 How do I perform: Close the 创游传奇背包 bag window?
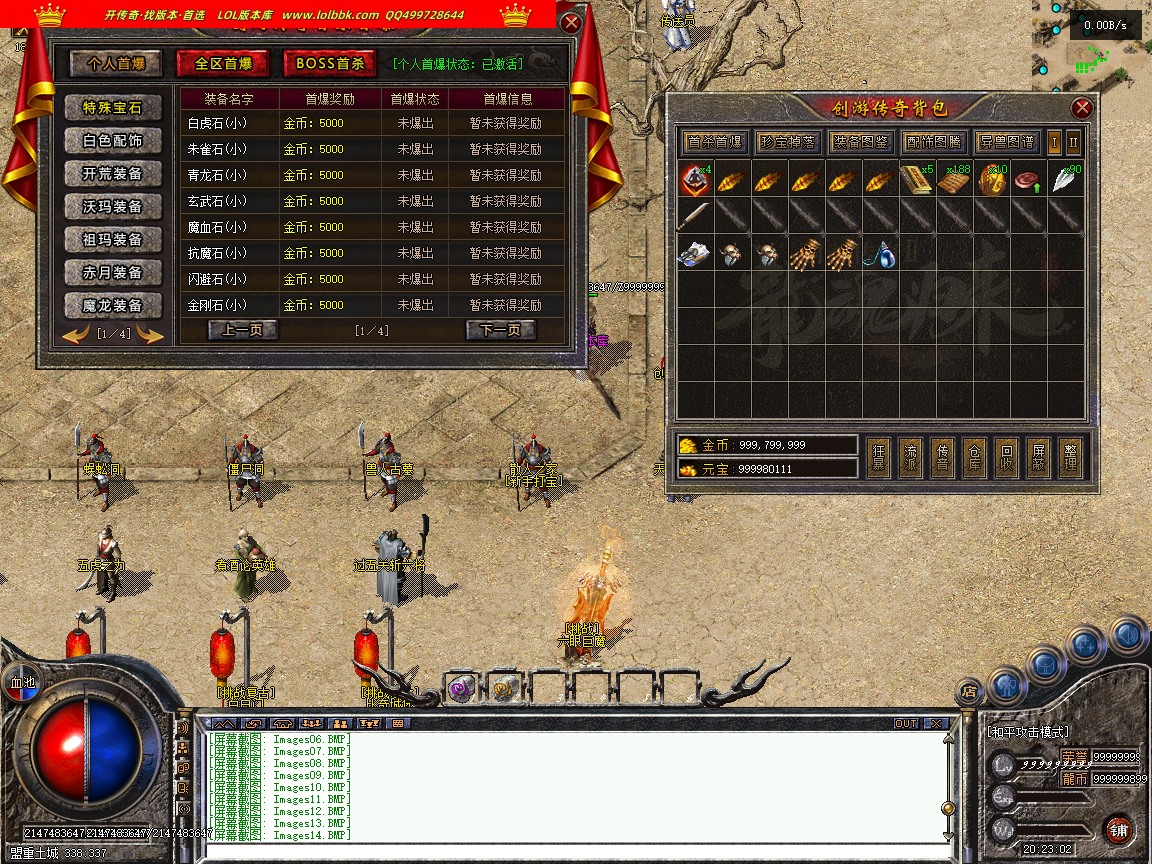[1081, 108]
